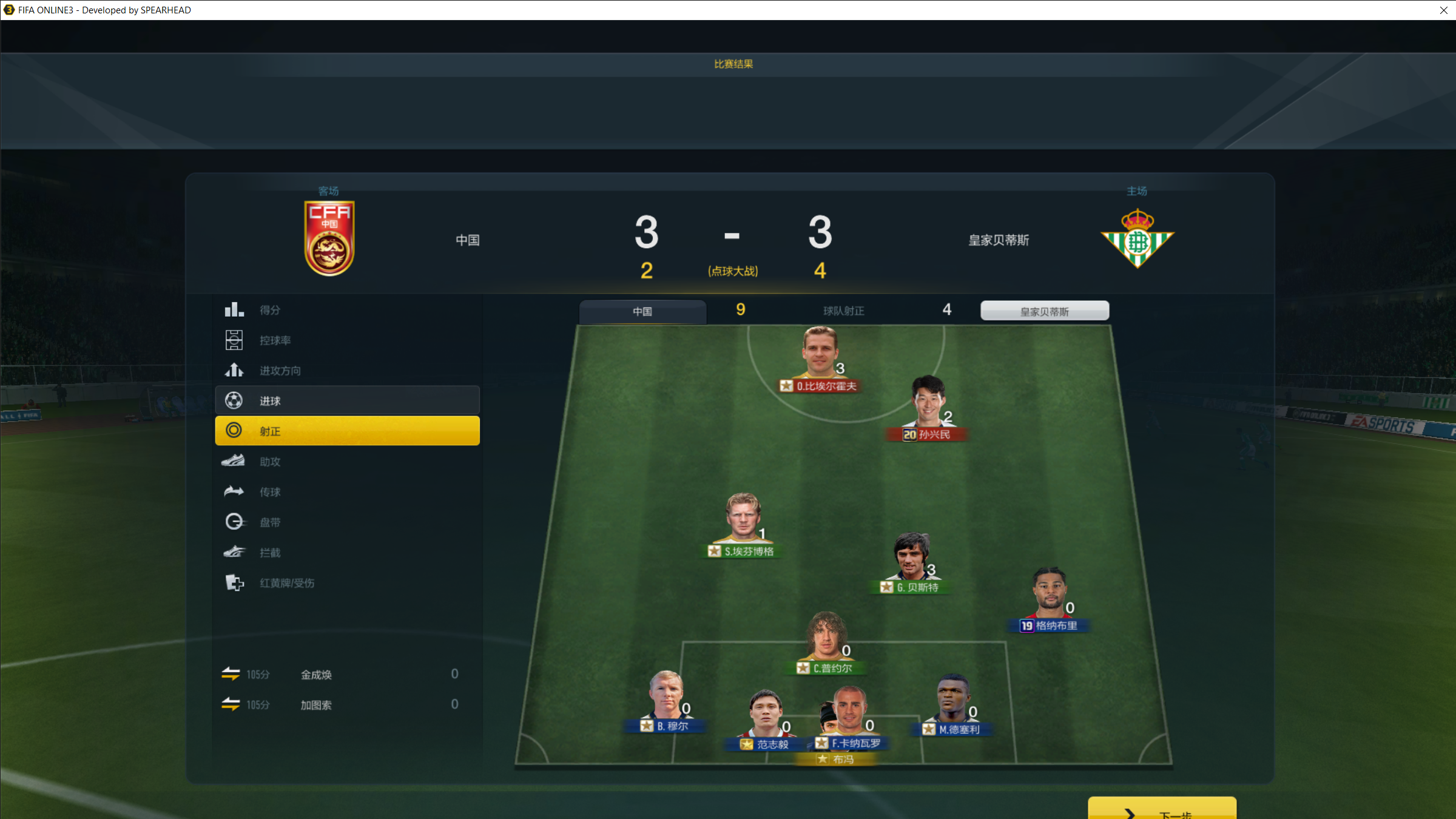This screenshot has width=1456, height=819.
Task: View the 盘带 dribbling stats
Action: 347,522
